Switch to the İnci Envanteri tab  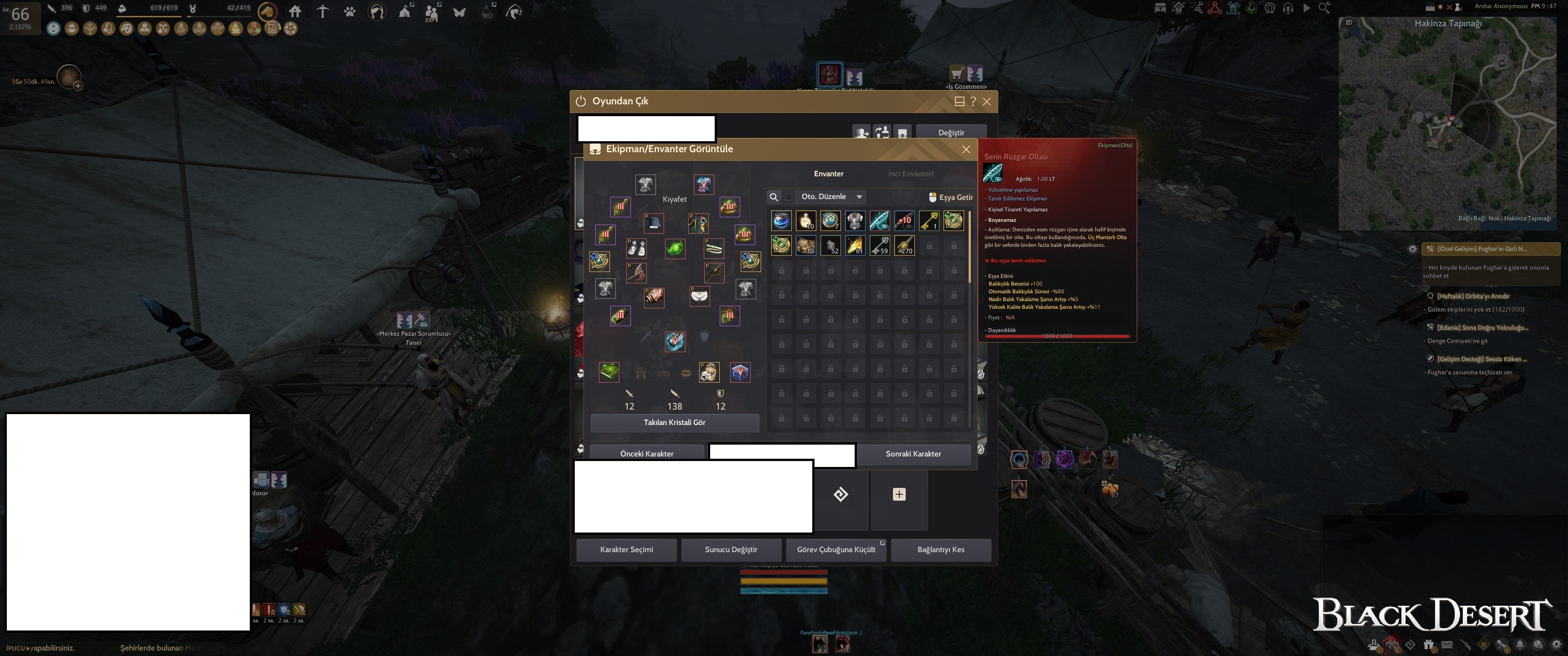click(910, 174)
